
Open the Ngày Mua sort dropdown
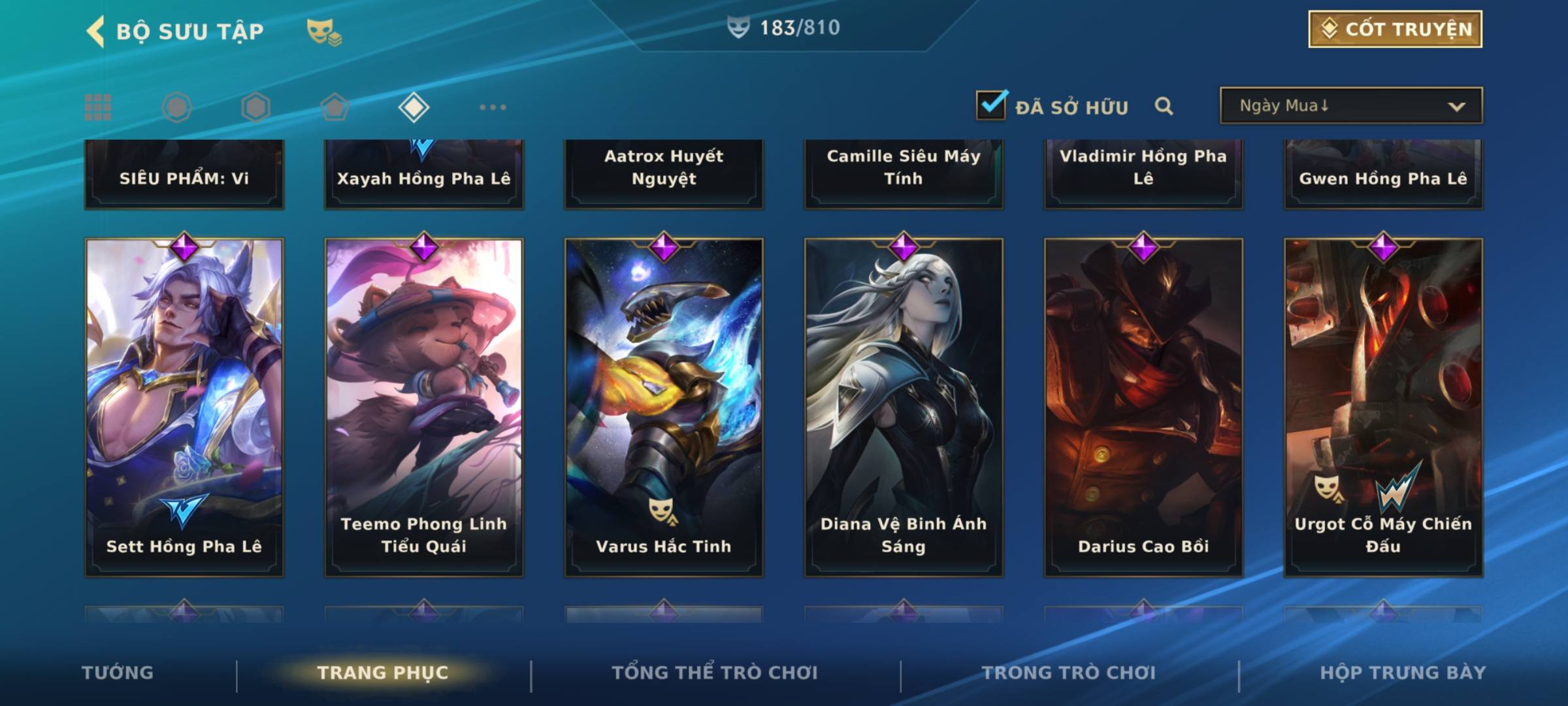click(x=1350, y=106)
